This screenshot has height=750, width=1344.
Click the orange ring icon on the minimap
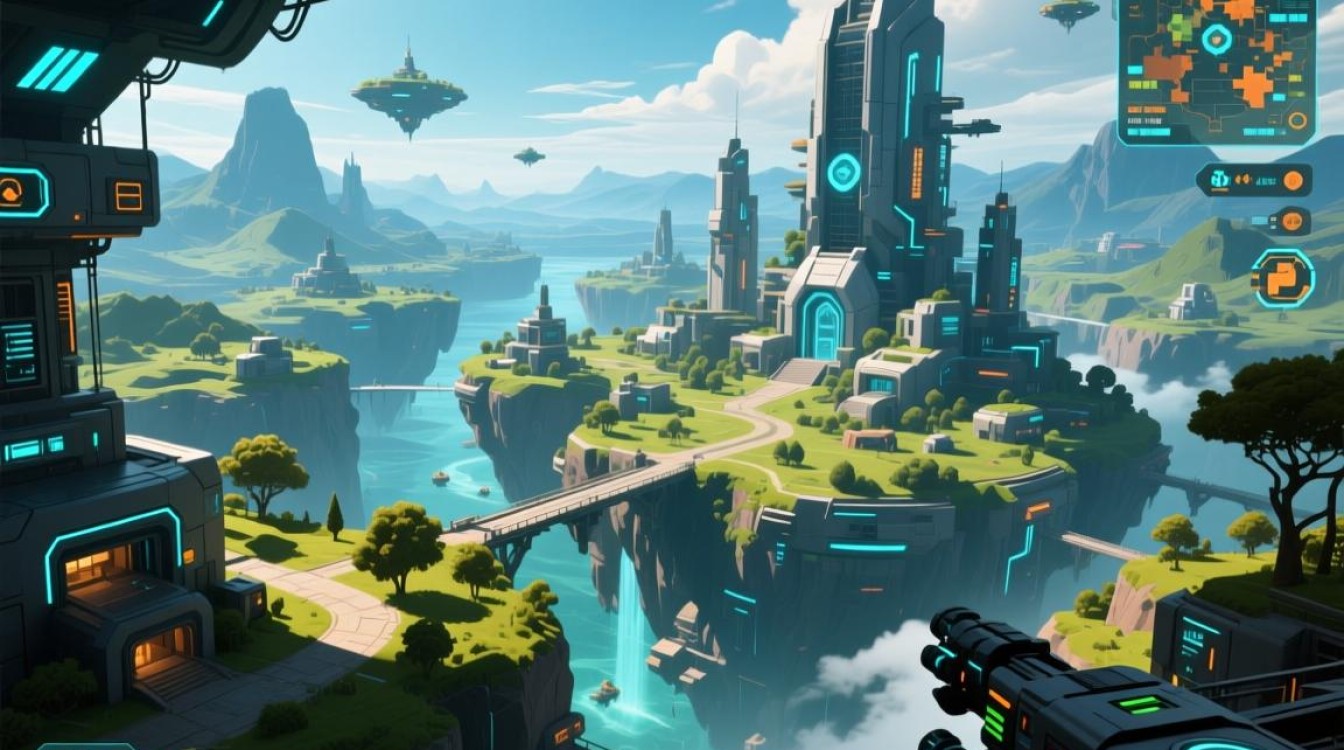1298,121
